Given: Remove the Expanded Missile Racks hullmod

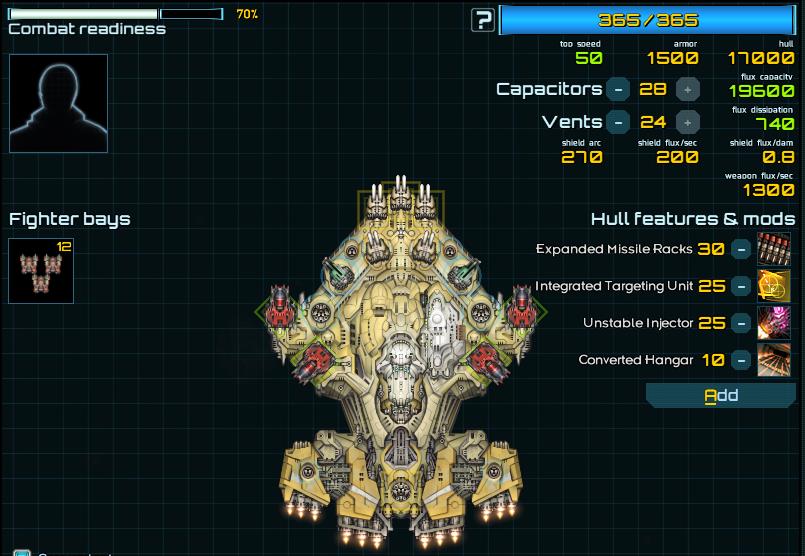Looking at the screenshot, I should click(741, 249).
